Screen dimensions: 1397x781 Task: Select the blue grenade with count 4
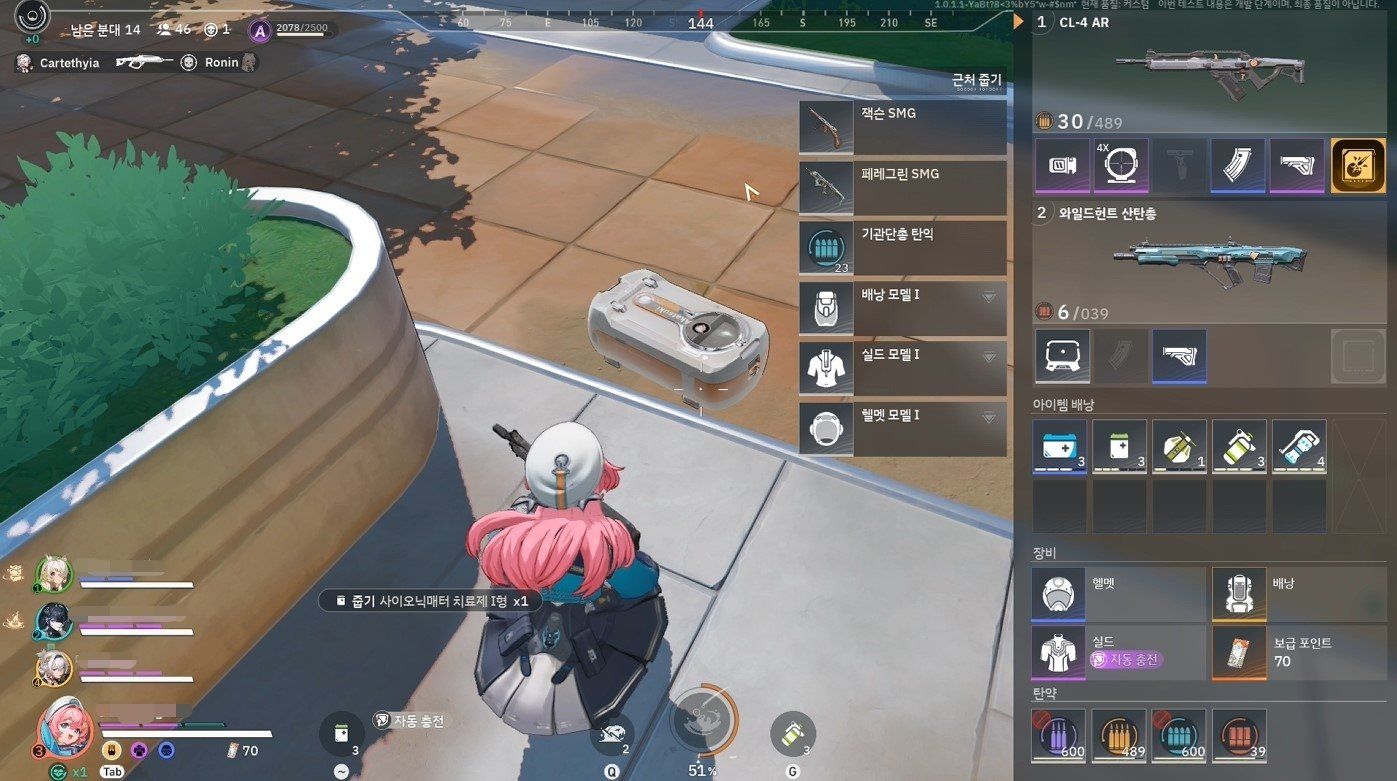coord(1299,446)
